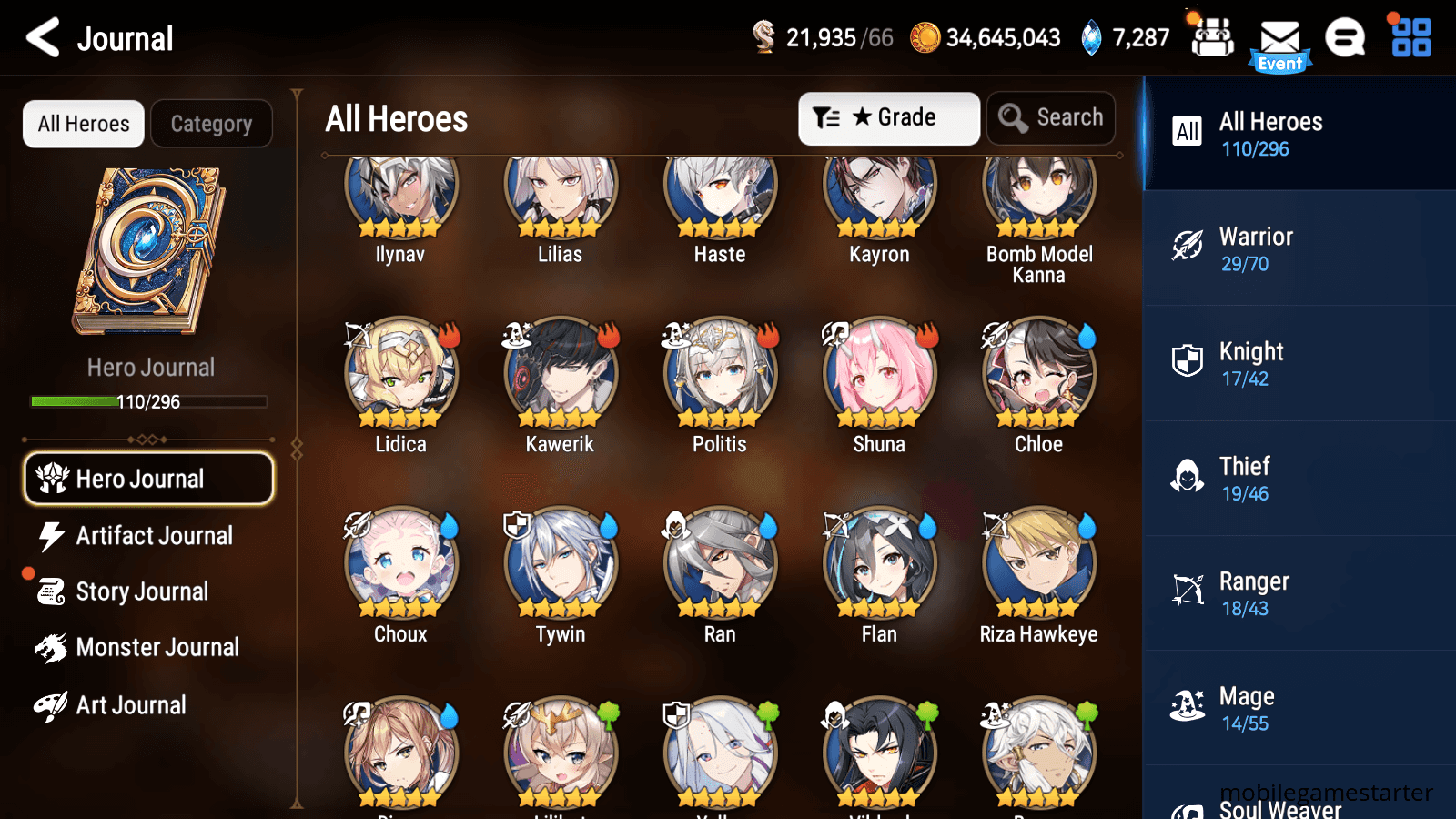
Task: Open the inventory bag at top right
Action: pos(1211,38)
